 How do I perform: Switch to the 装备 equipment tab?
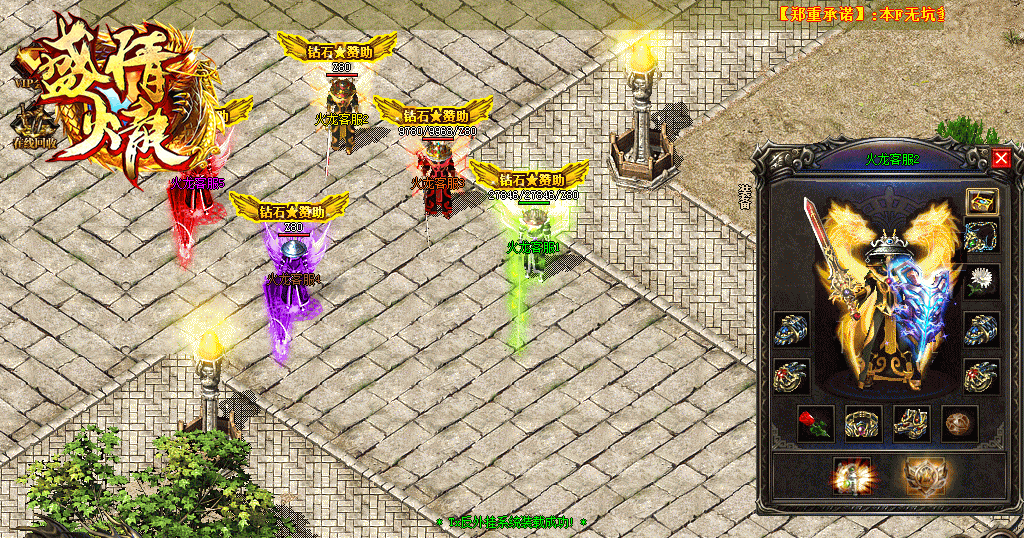coord(744,196)
